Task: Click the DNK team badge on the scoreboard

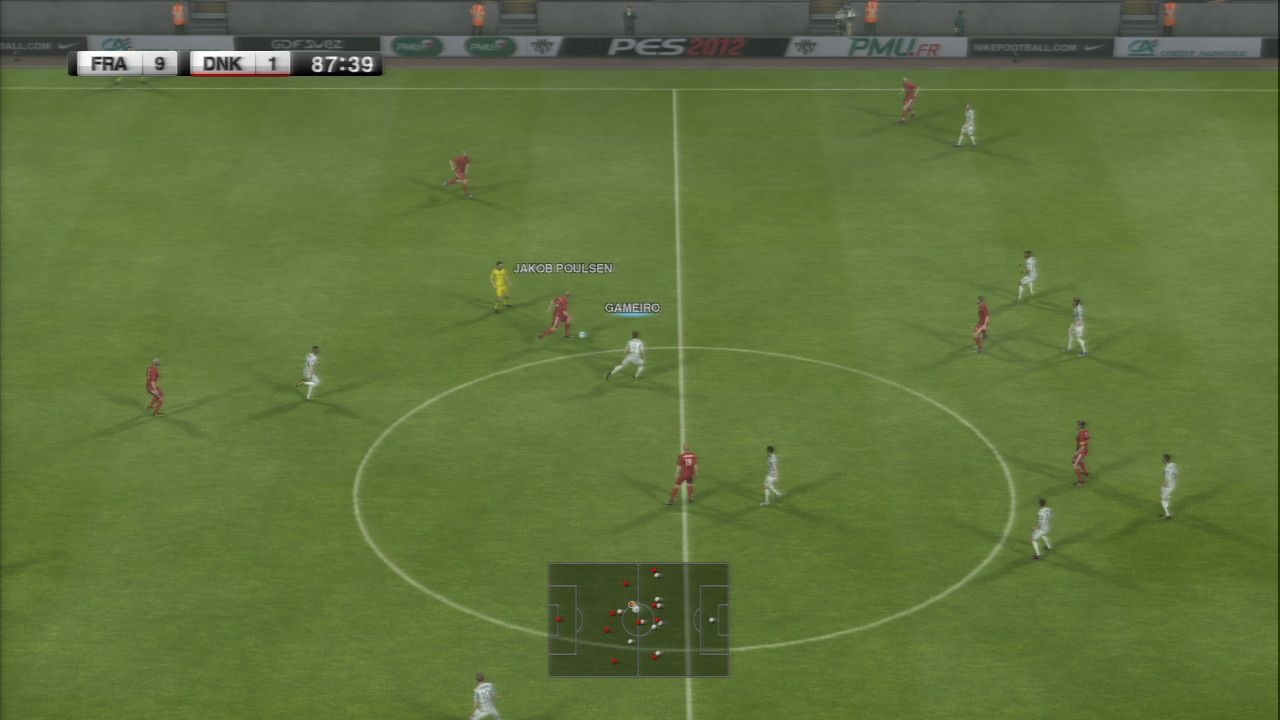Action: (x=222, y=63)
